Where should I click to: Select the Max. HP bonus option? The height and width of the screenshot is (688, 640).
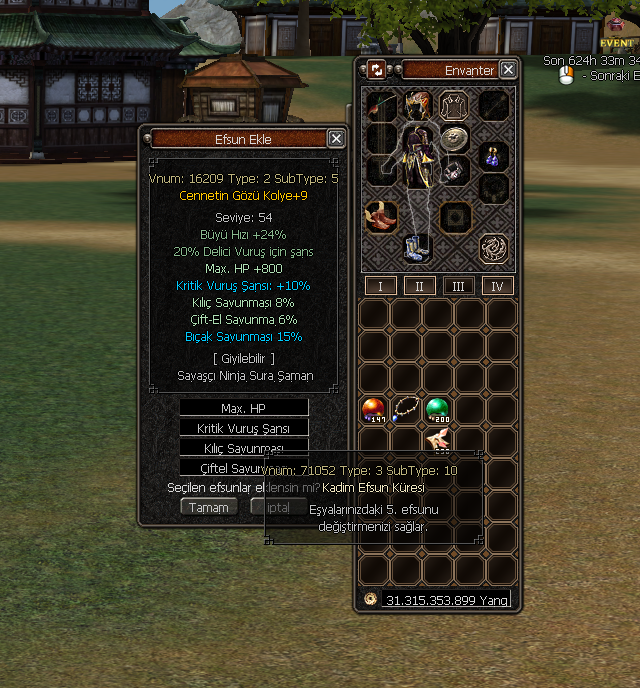[x=244, y=408]
